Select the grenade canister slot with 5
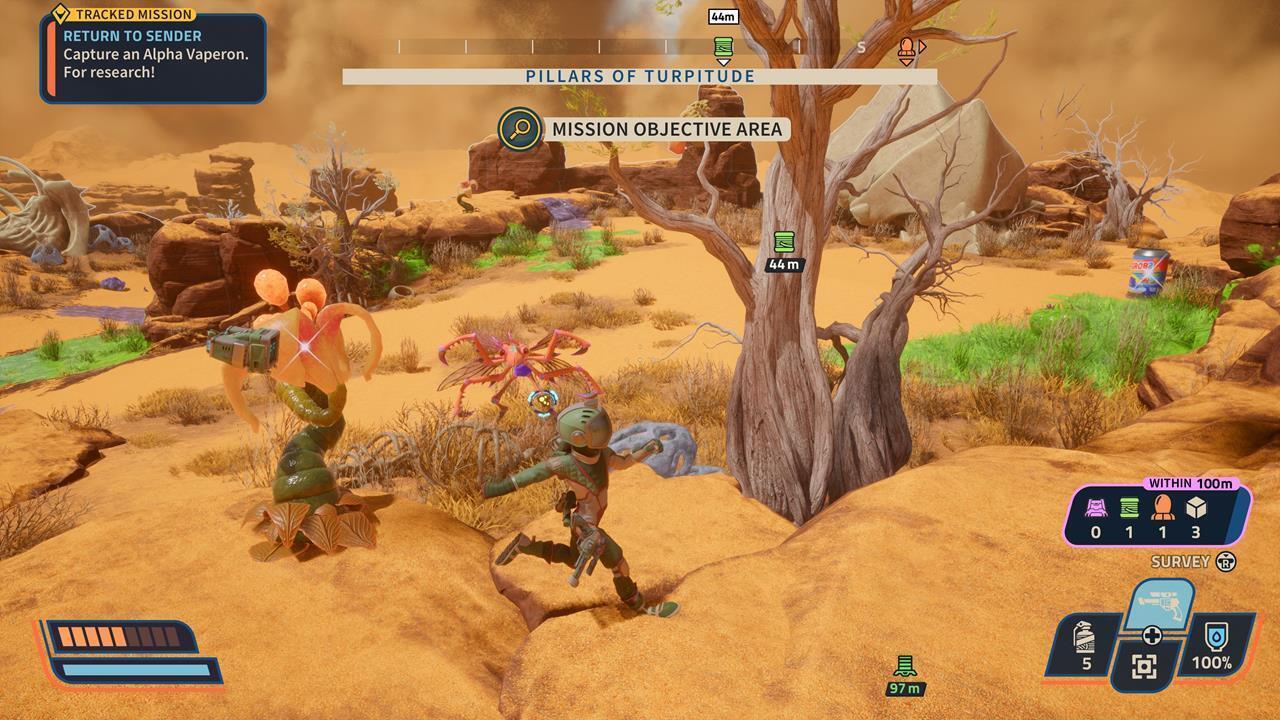 [1085, 647]
